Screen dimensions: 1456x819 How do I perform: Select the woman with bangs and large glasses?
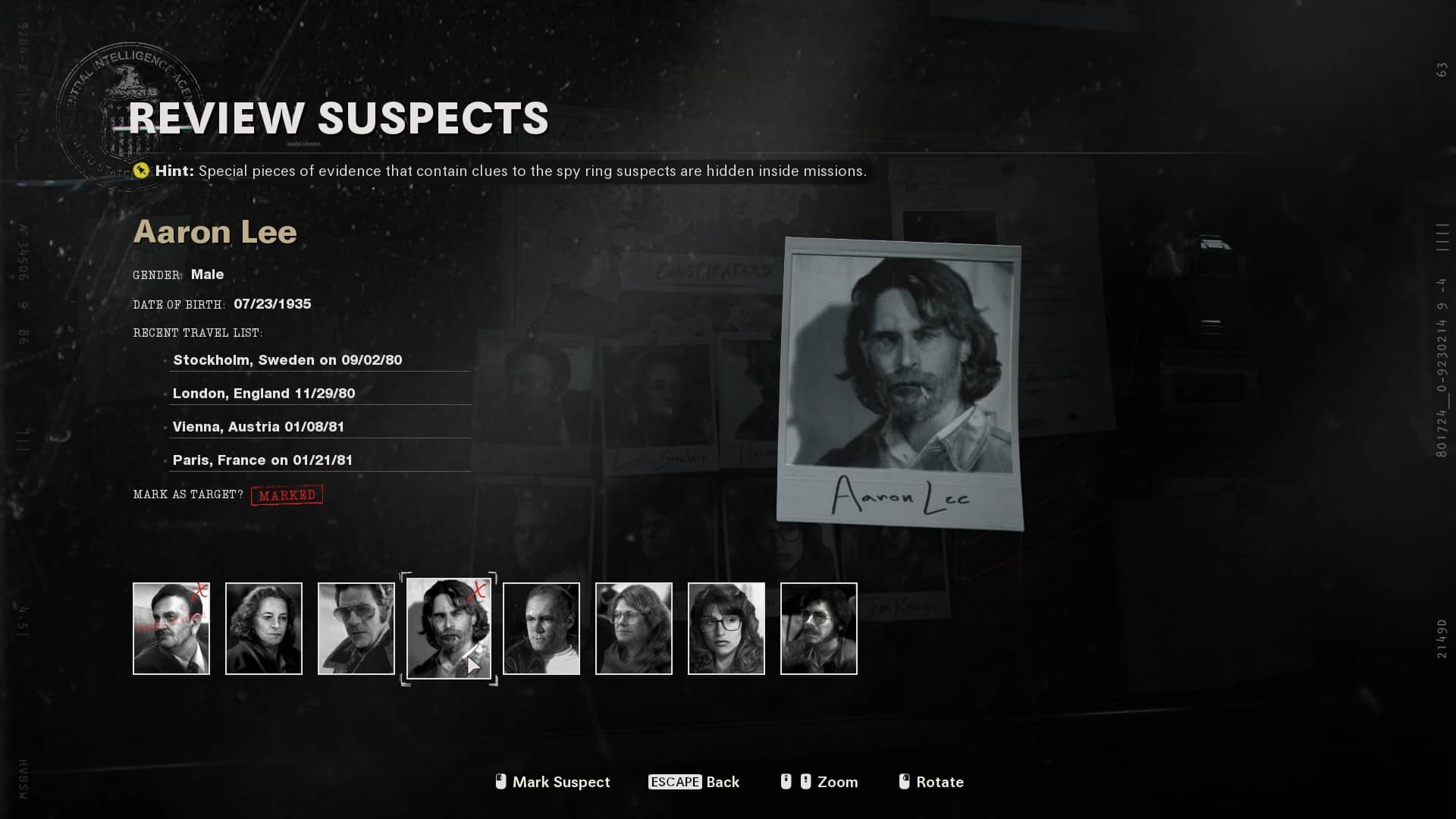[x=726, y=628]
